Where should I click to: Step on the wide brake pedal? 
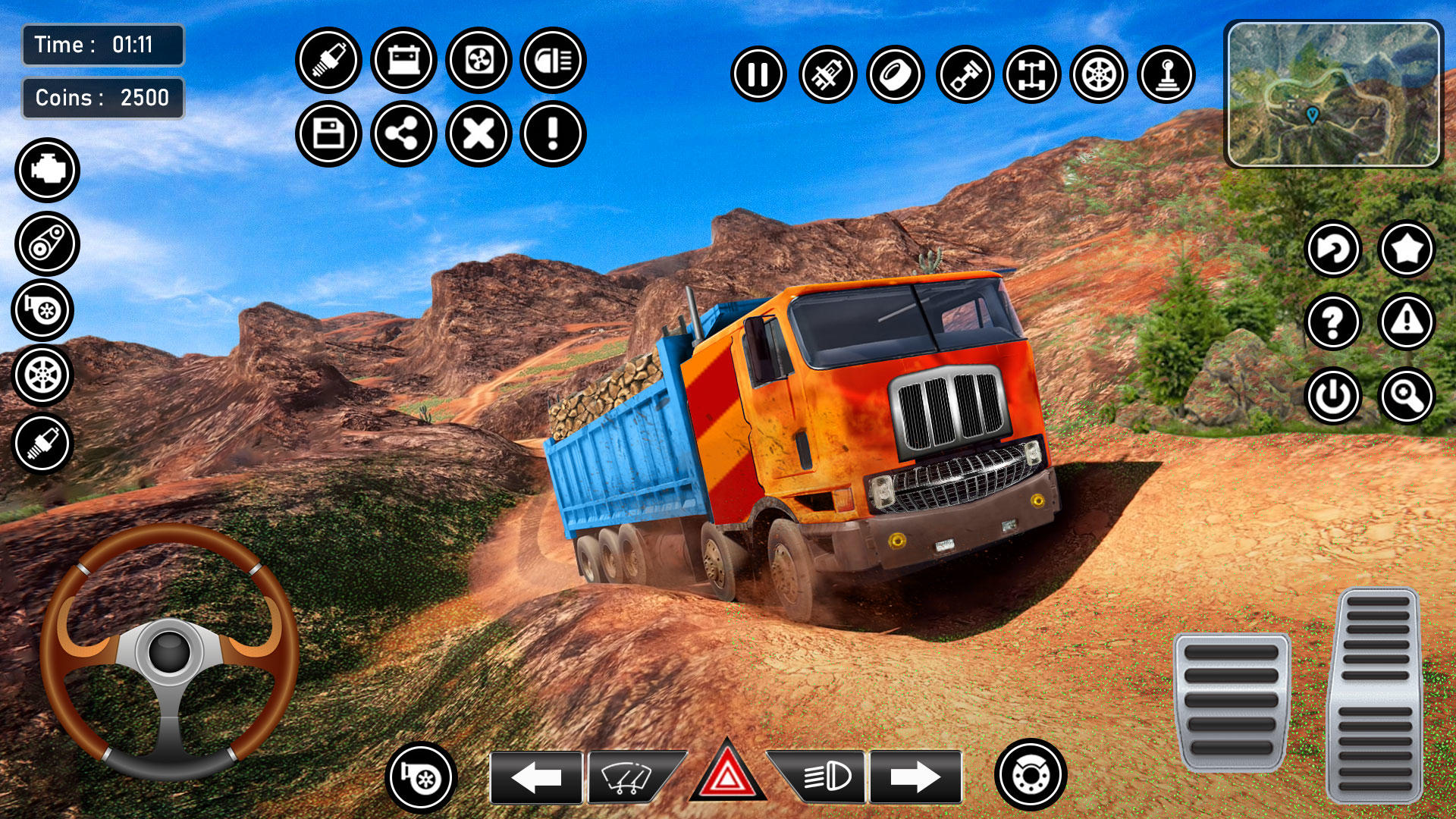tap(1232, 701)
